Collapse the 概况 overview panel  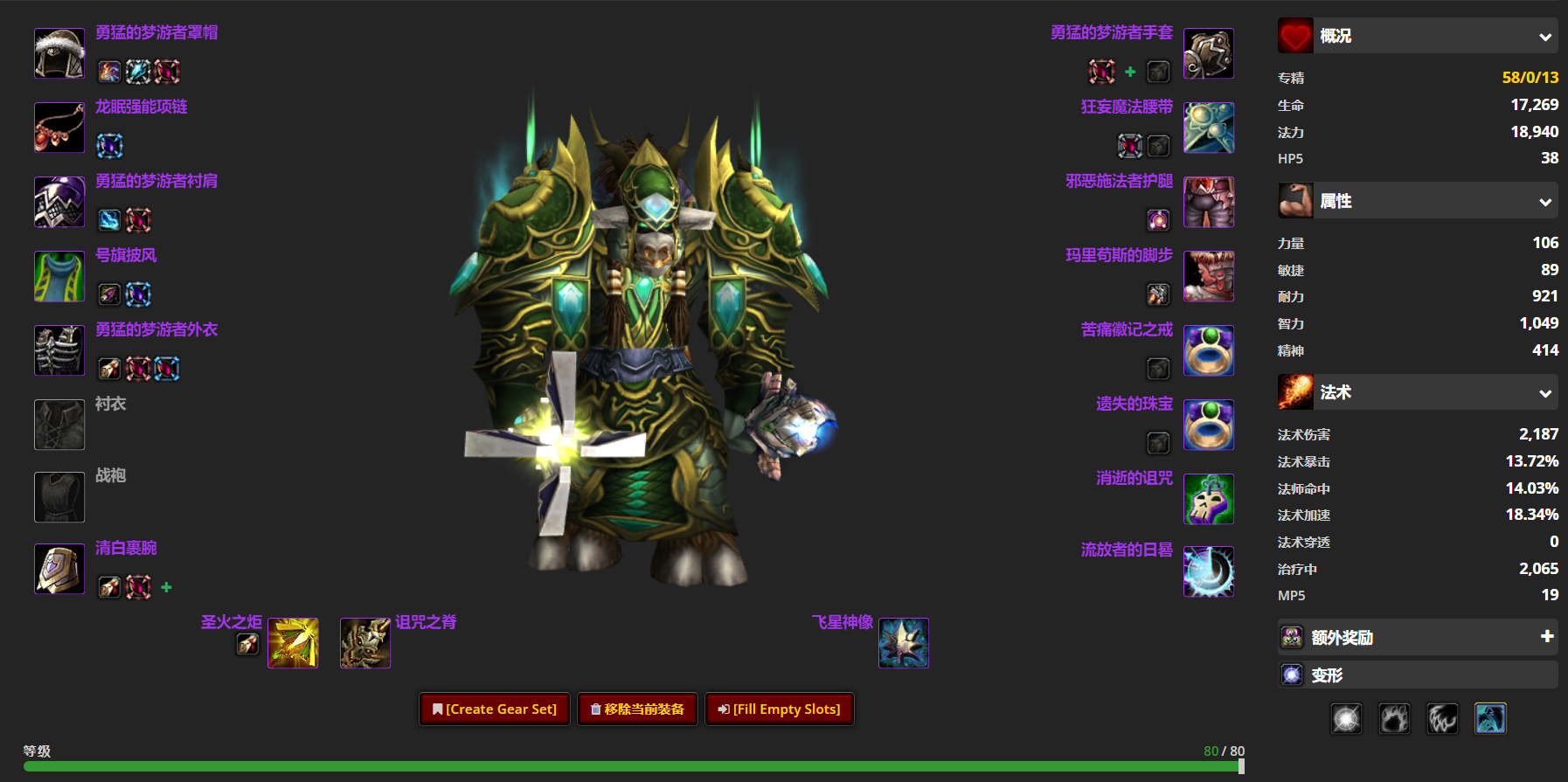[x=1546, y=36]
